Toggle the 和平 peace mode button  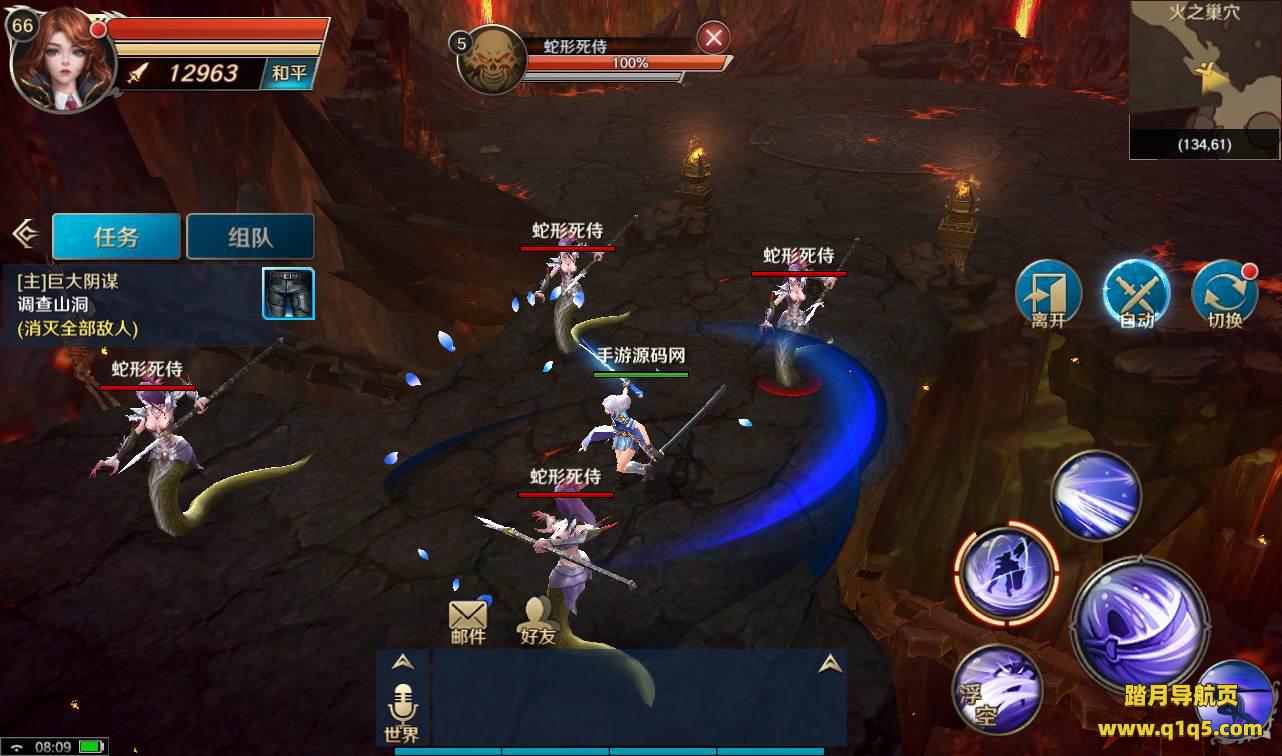[x=290, y=73]
